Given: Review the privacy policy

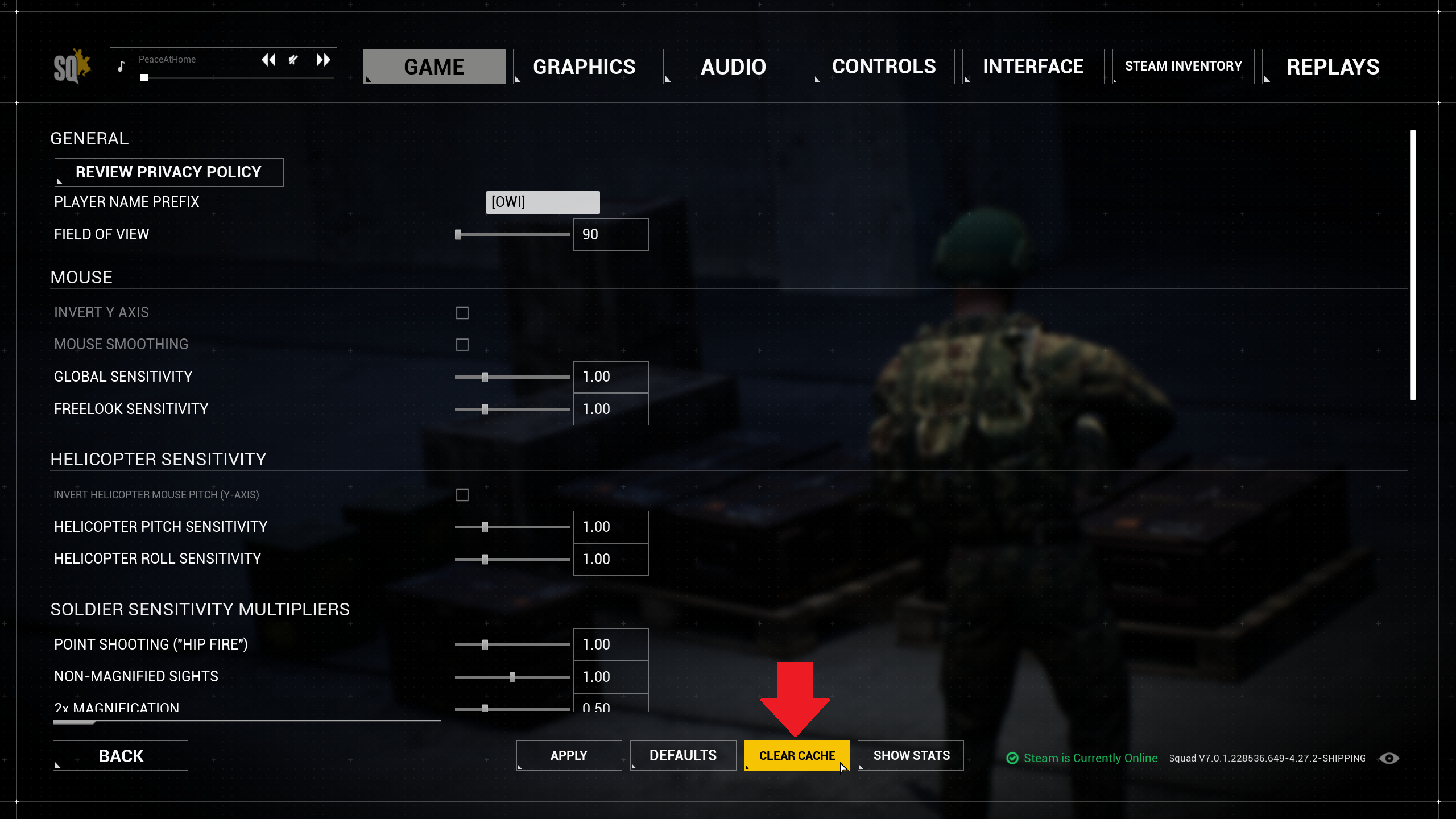Looking at the screenshot, I should point(168,172).
